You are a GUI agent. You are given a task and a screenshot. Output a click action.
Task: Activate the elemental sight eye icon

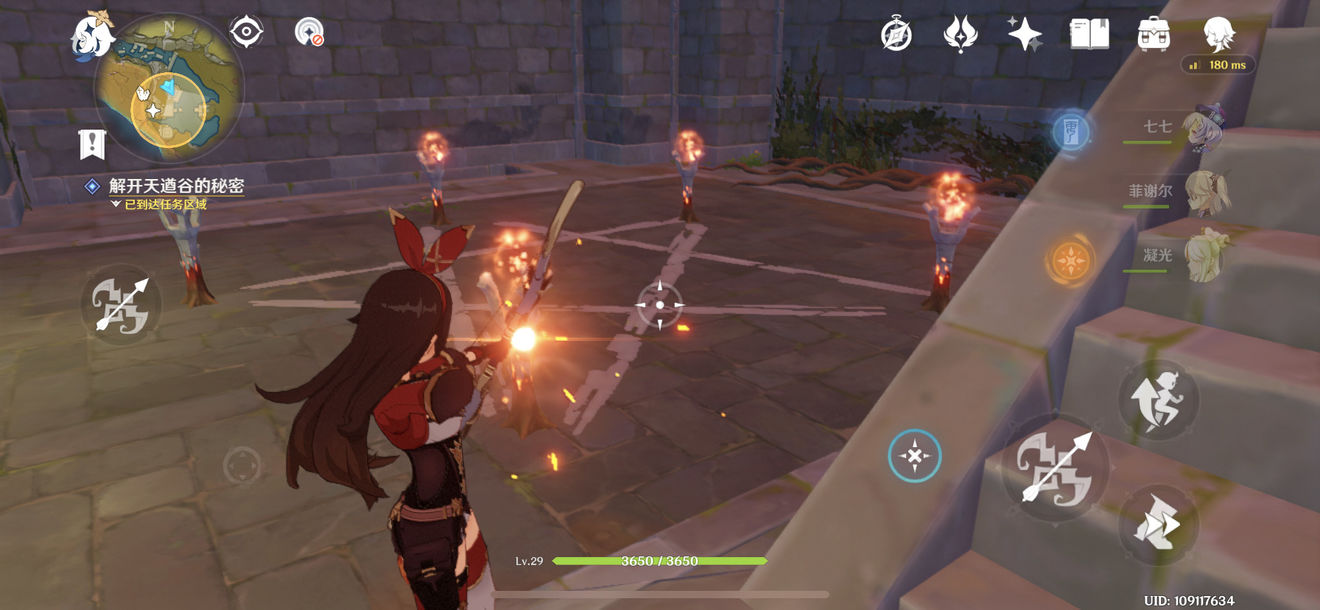(245, 32)
